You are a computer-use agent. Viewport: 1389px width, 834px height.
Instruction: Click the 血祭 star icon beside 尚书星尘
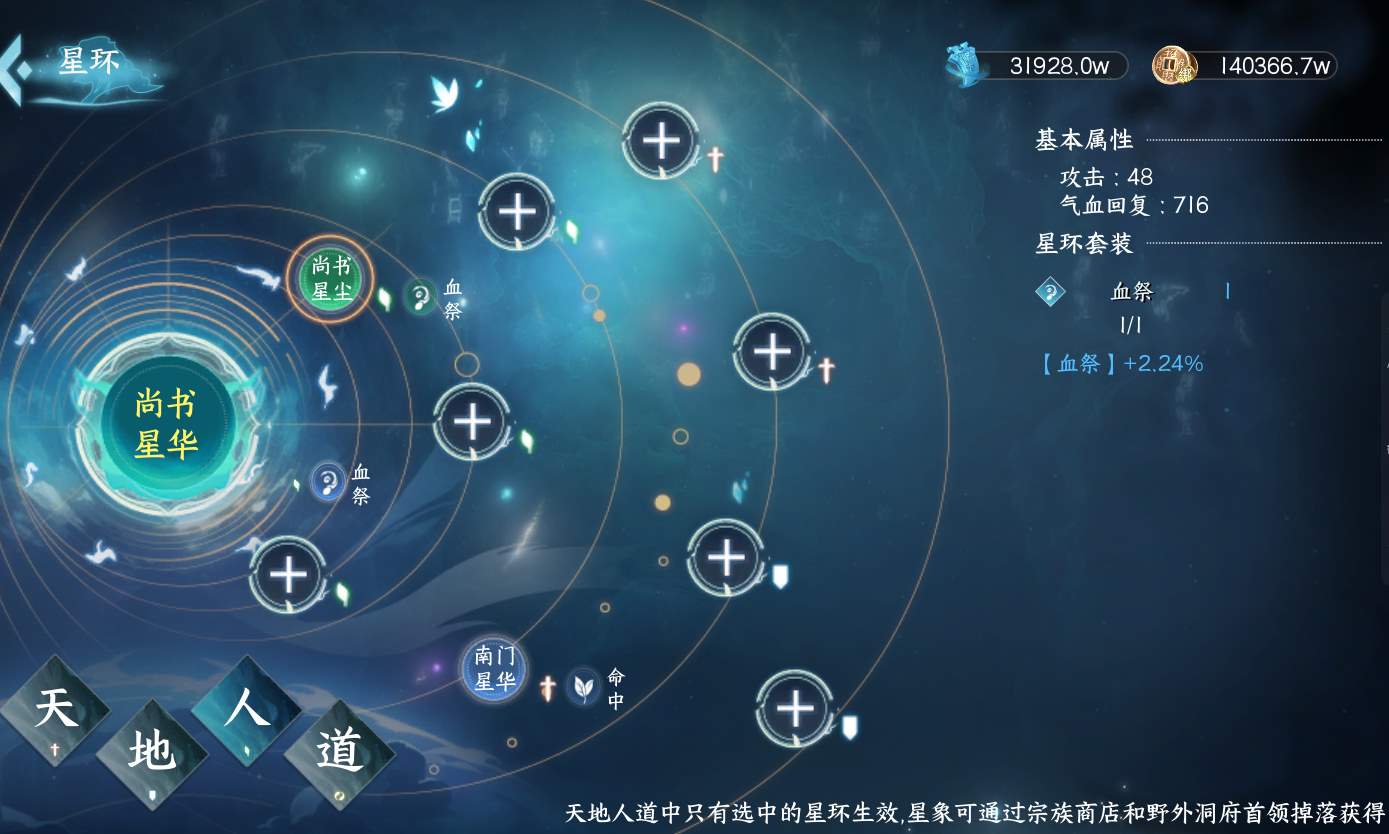pos(422,293)
